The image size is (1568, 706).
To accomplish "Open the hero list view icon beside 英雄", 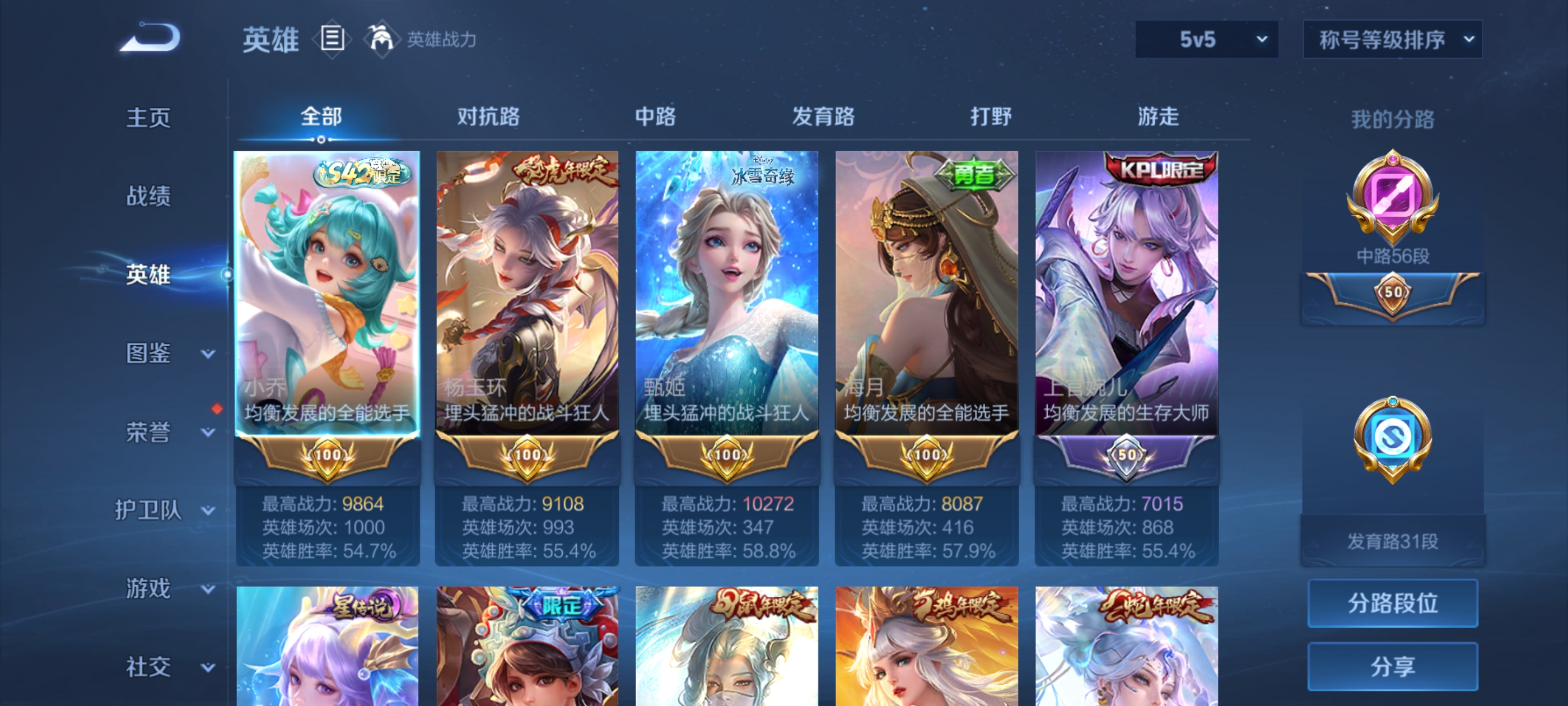I will (x=333, y=38).
